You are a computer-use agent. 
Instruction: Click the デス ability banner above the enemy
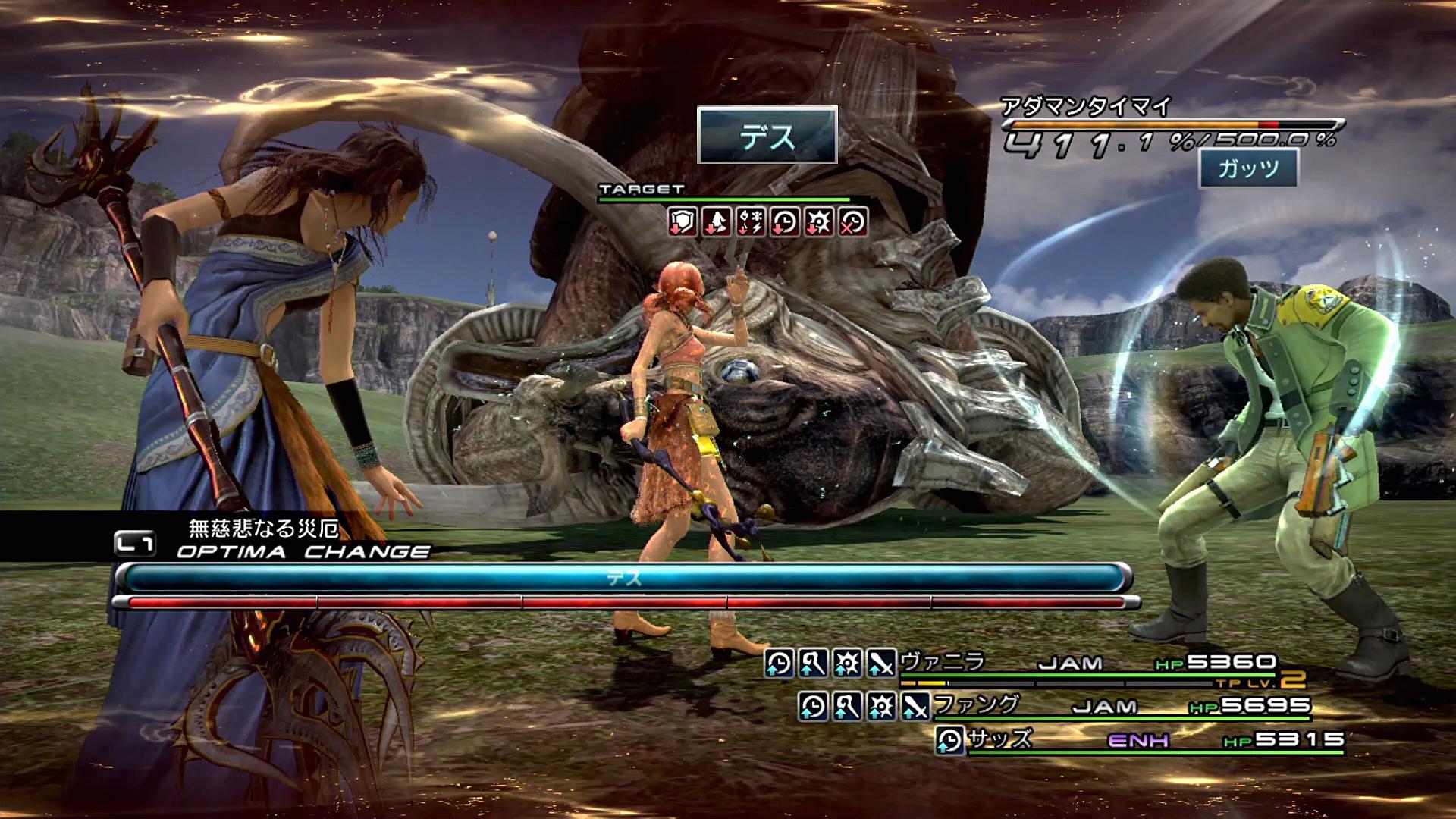[767, 136]
